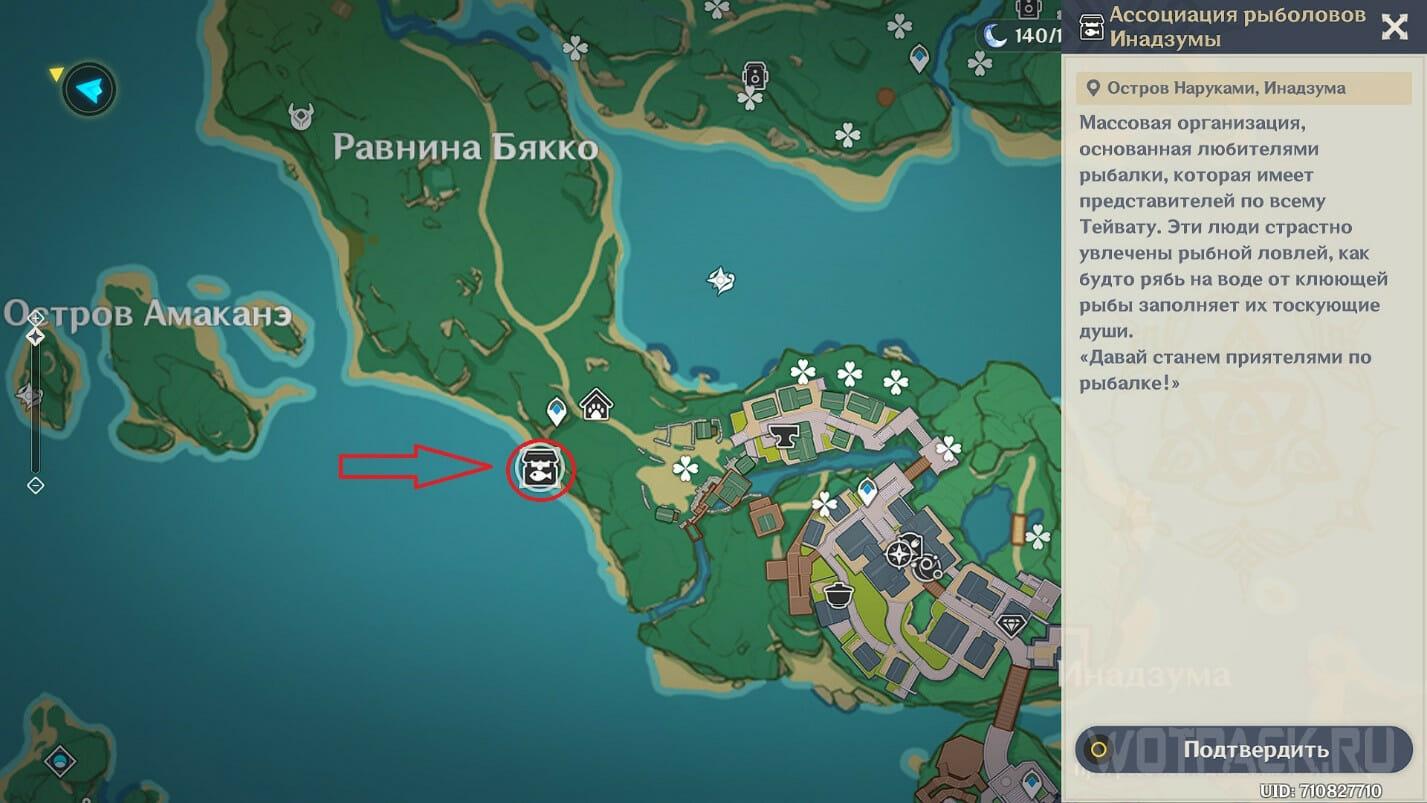1427x803 pixels.
Task: Click the kennel doghouse map marker
Action: (x=596, y=405)
